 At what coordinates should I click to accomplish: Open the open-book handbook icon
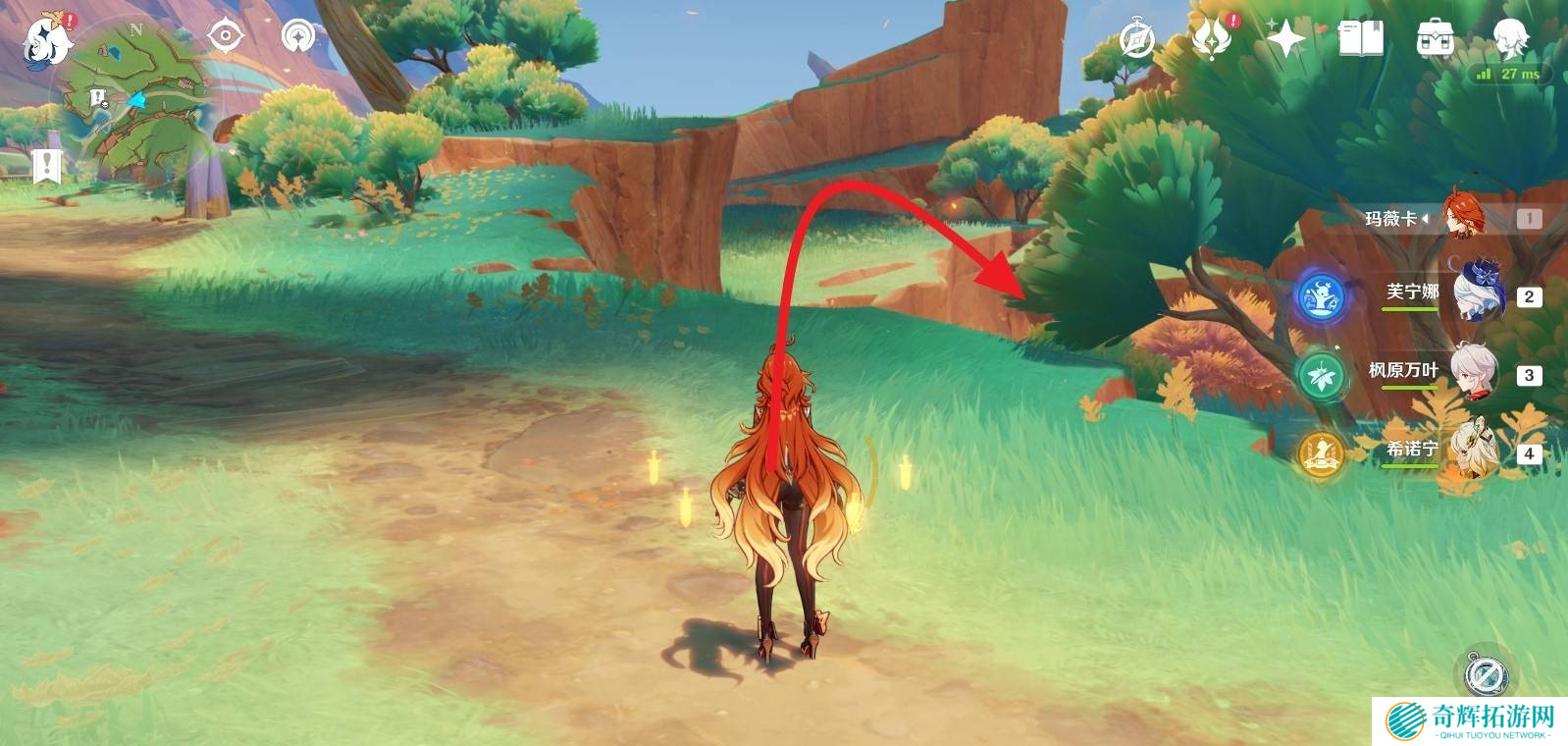(1361, 39)
